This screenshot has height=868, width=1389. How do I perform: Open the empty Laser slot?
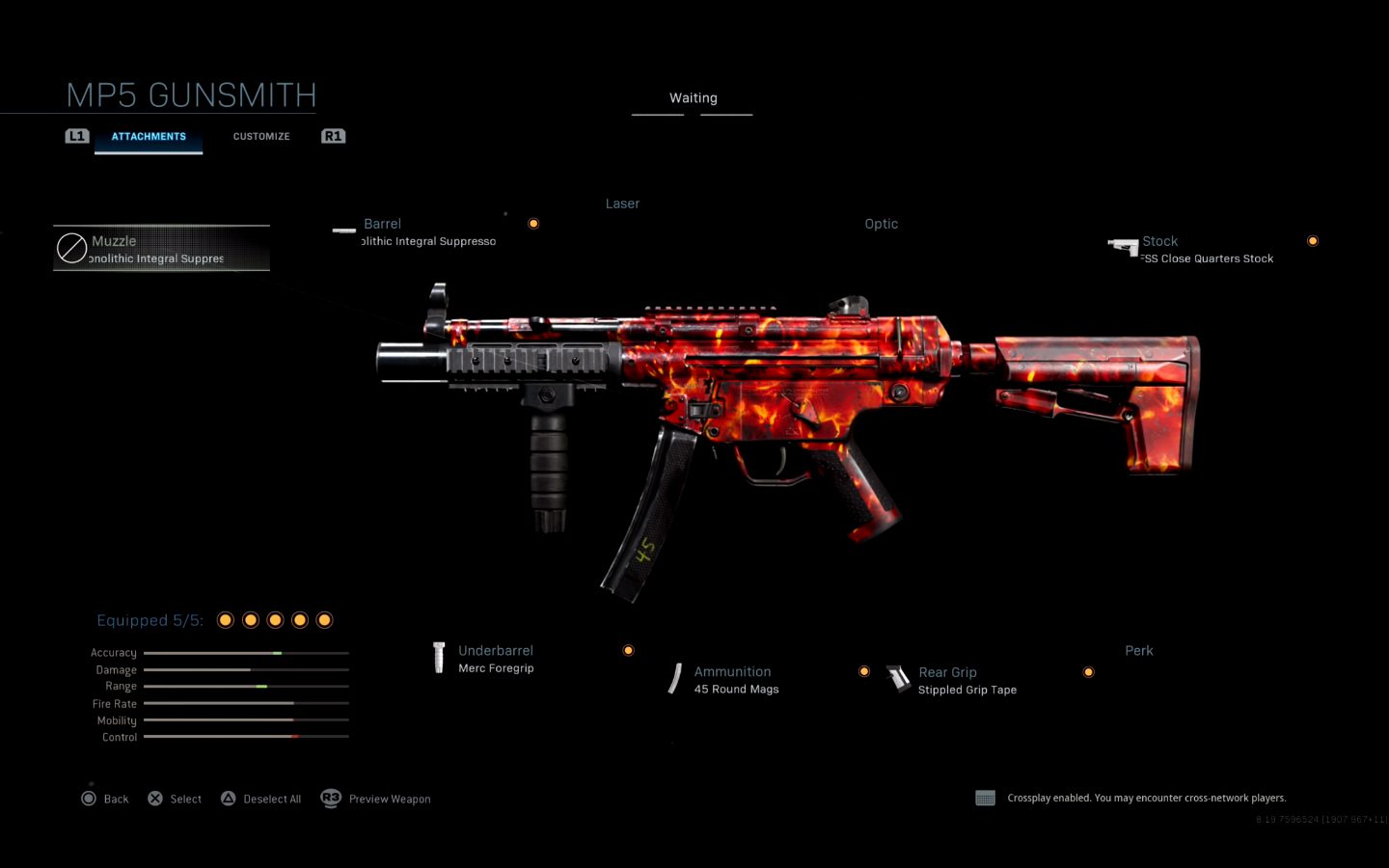point(622,204)
